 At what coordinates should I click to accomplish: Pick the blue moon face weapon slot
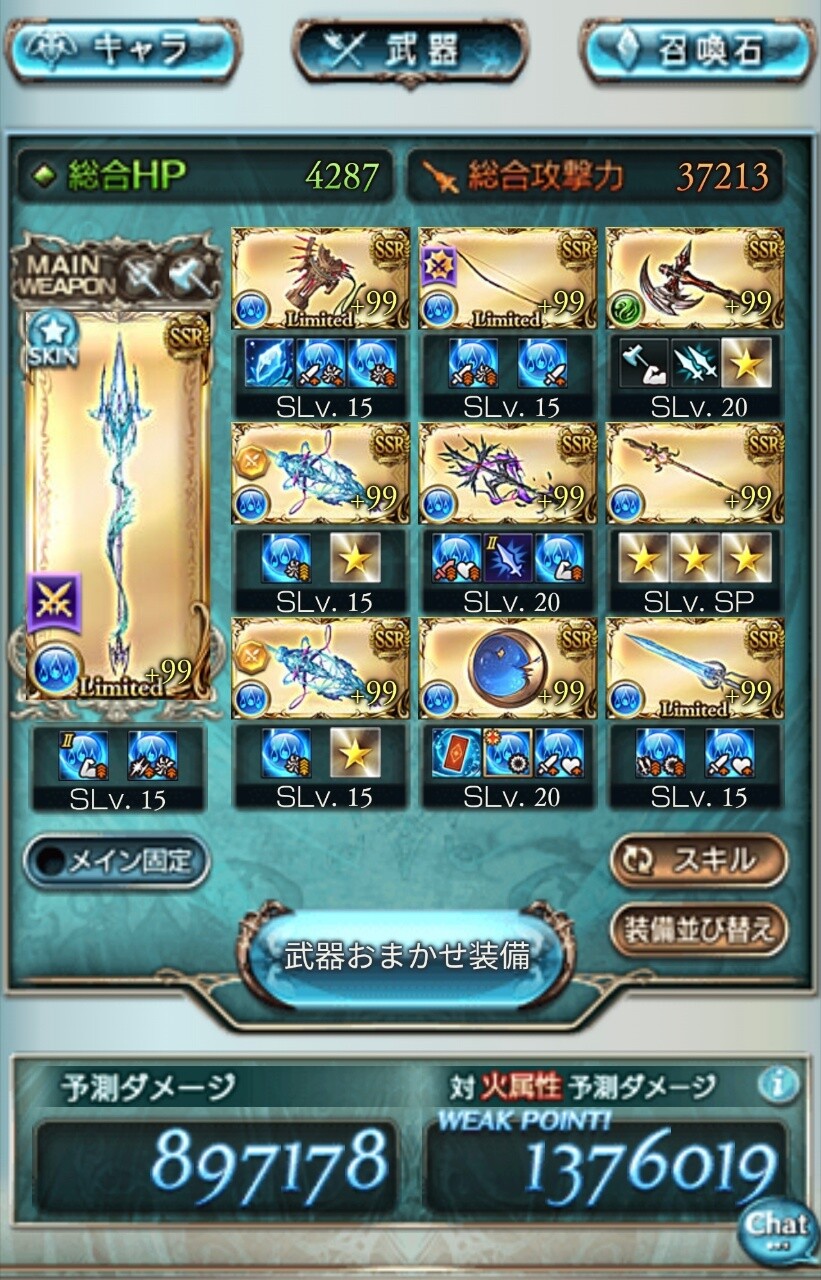[x=507, y=669]
